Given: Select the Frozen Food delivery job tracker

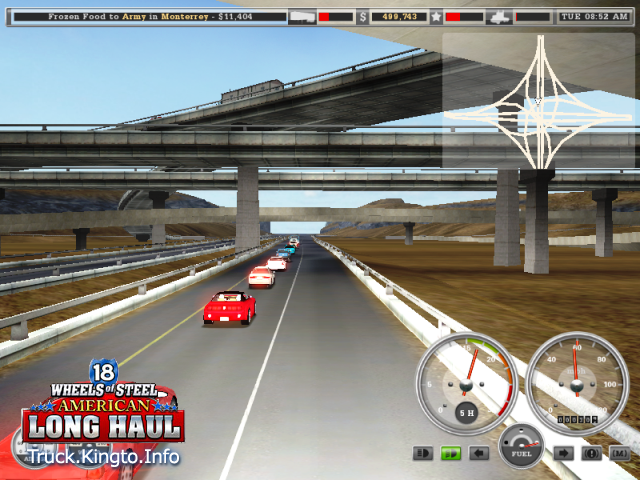Looking at the screenshot, I should pos(148,17).
